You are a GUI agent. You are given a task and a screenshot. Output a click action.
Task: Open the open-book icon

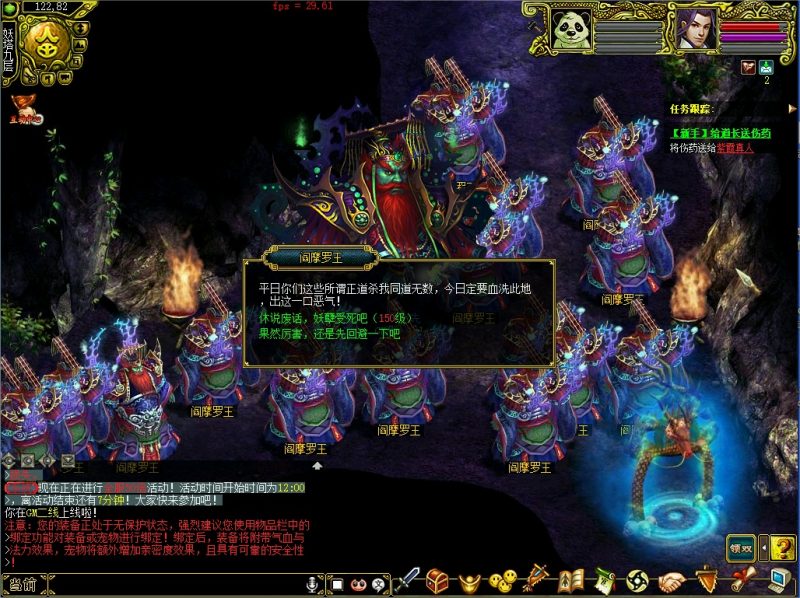[570, 579]
